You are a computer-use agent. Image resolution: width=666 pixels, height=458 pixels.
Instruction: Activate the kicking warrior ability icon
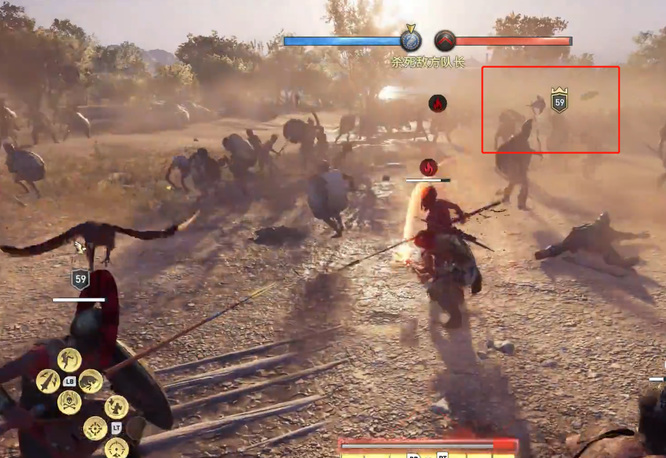coord(69,360)
